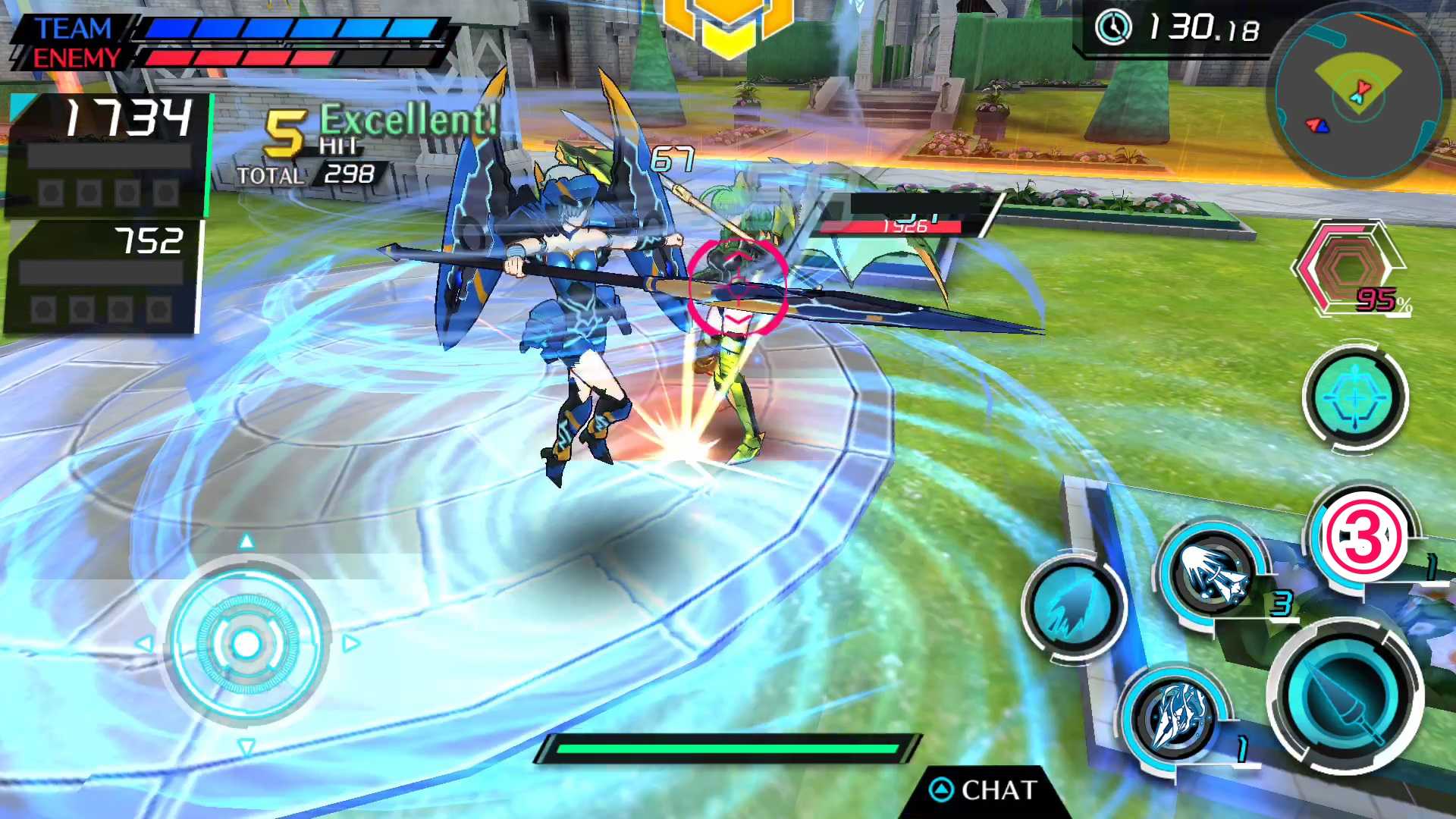The image size is (1456, 819).
Task: Select the player panel showing 1734
Action: [x=108, y=155]
